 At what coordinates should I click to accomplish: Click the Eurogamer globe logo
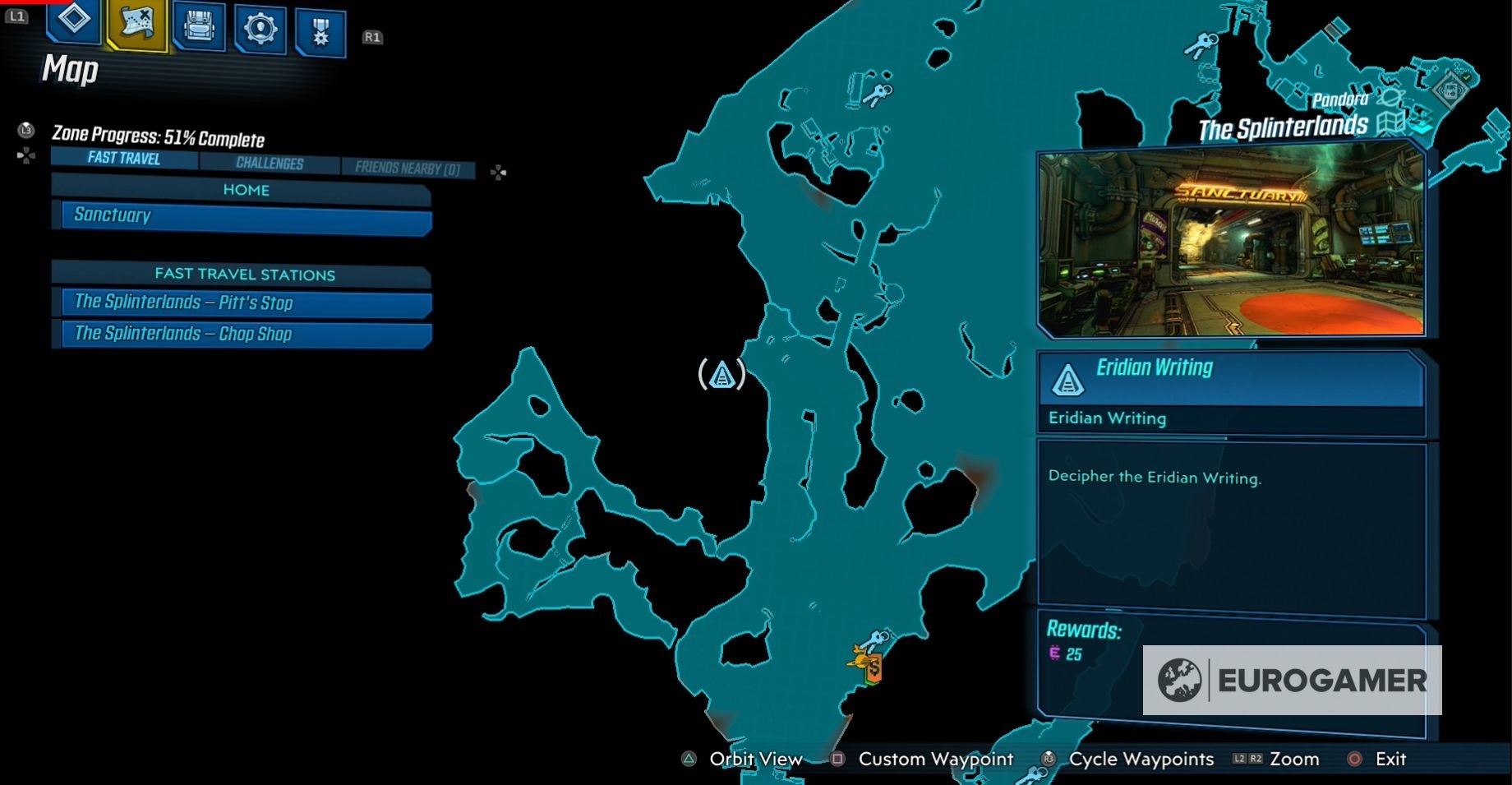(1181, 681)
